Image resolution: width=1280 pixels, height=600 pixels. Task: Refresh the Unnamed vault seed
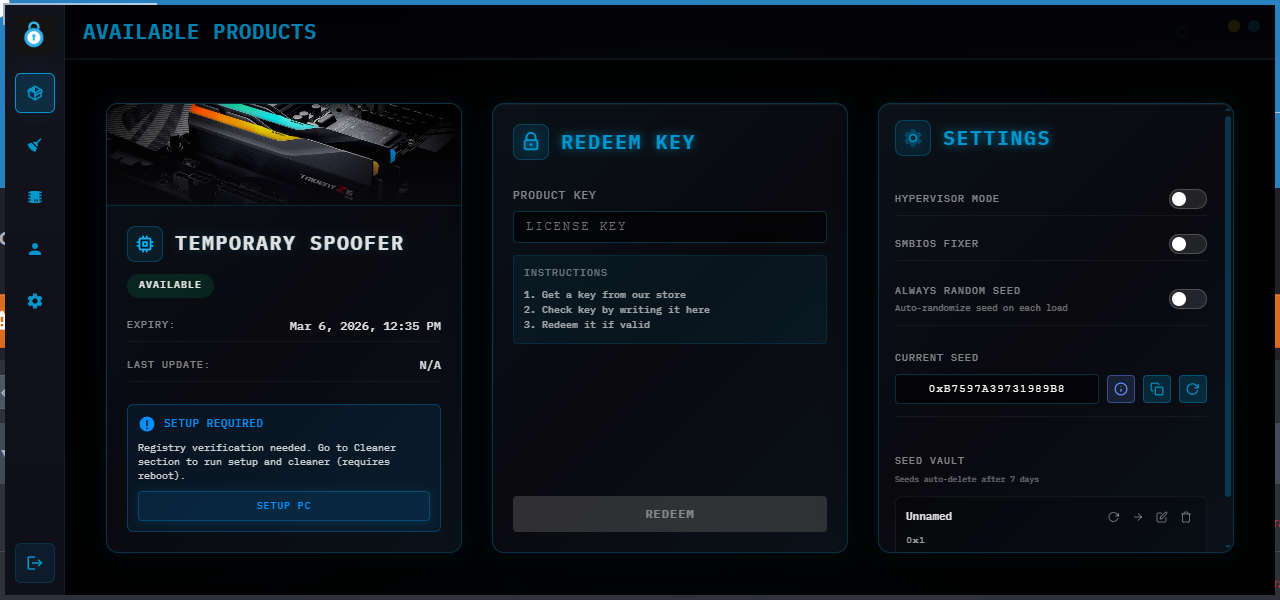click(1113, 517)
